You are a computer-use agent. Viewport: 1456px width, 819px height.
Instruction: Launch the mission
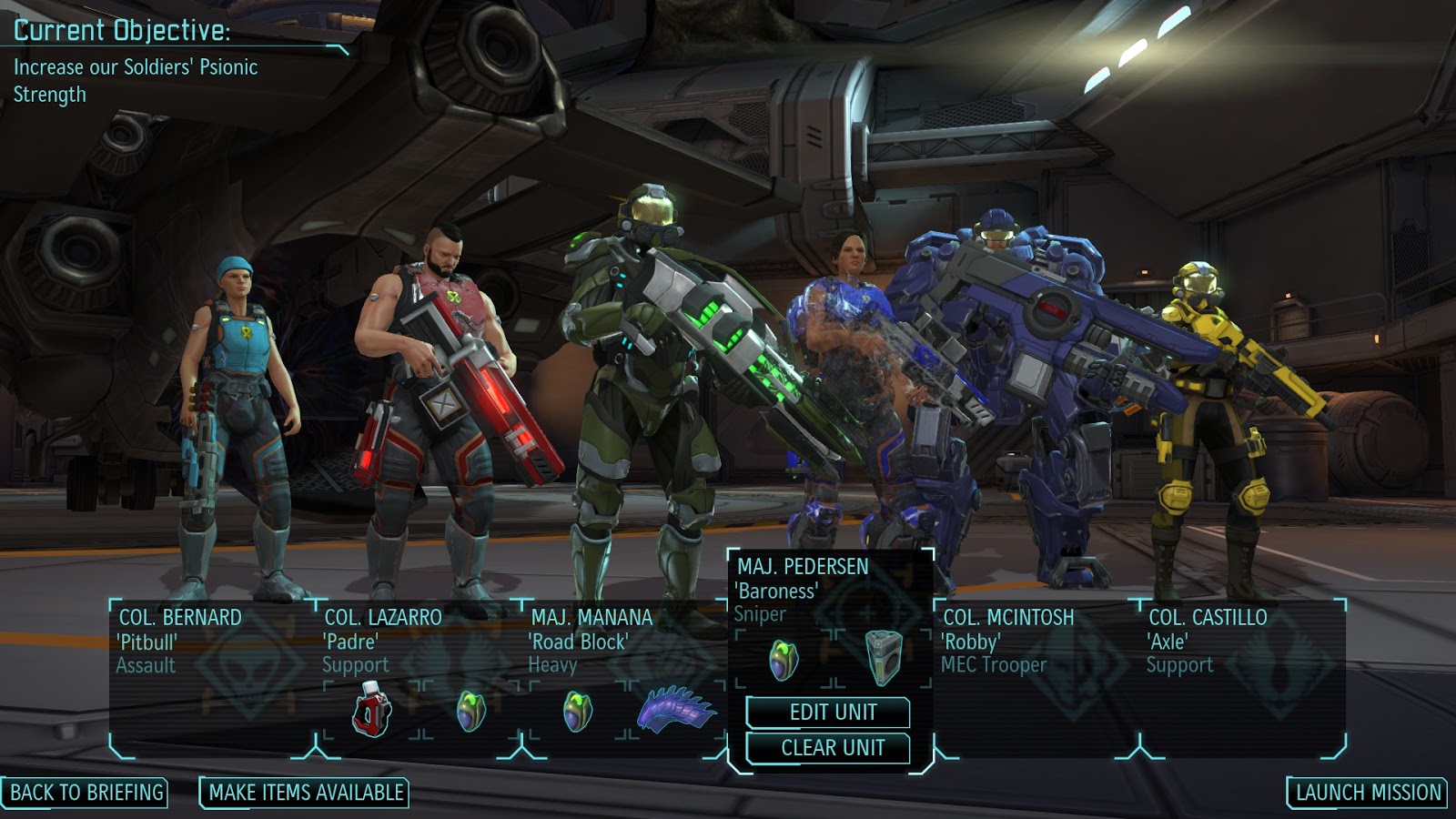tap(1368, 793)
